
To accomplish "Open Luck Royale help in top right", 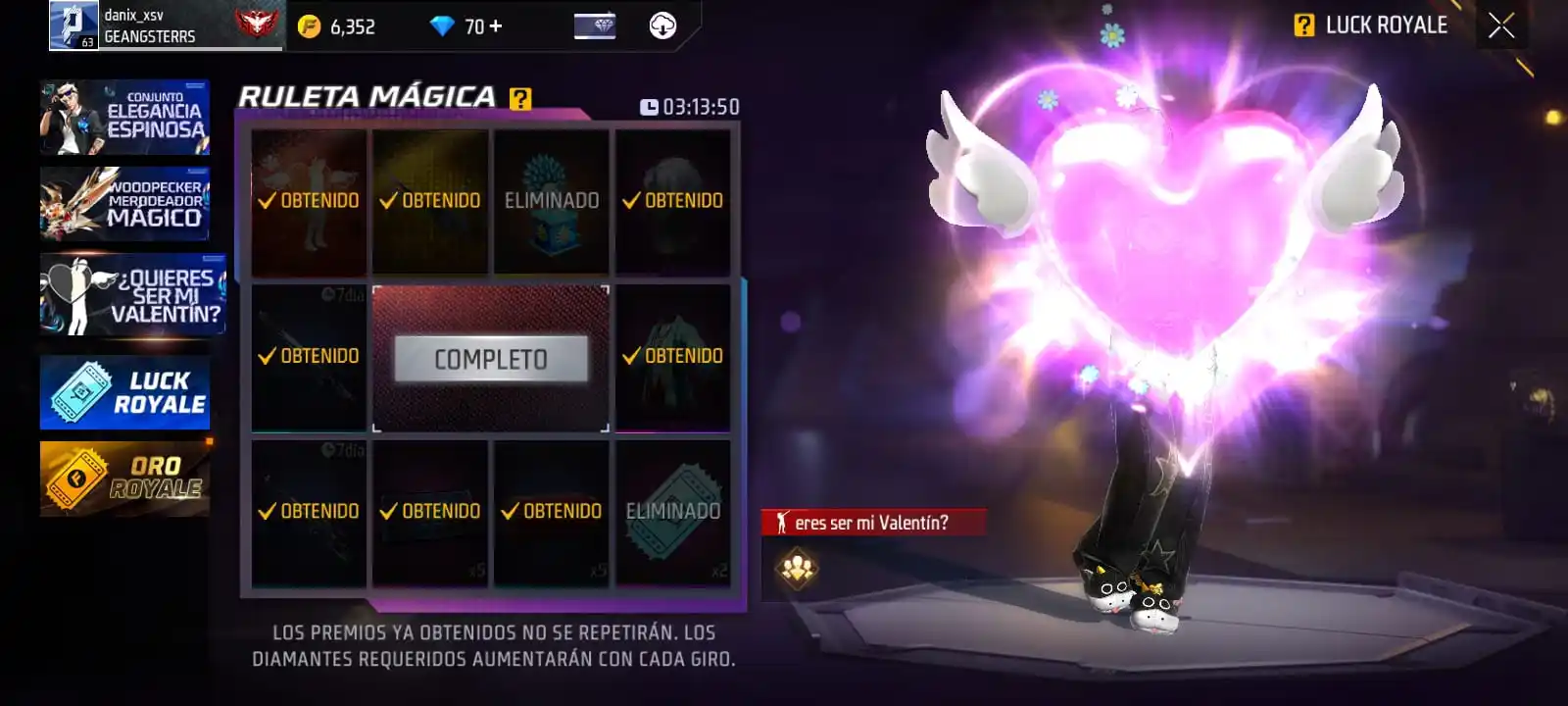I will pyautogui.click(x=1303, y=25).
